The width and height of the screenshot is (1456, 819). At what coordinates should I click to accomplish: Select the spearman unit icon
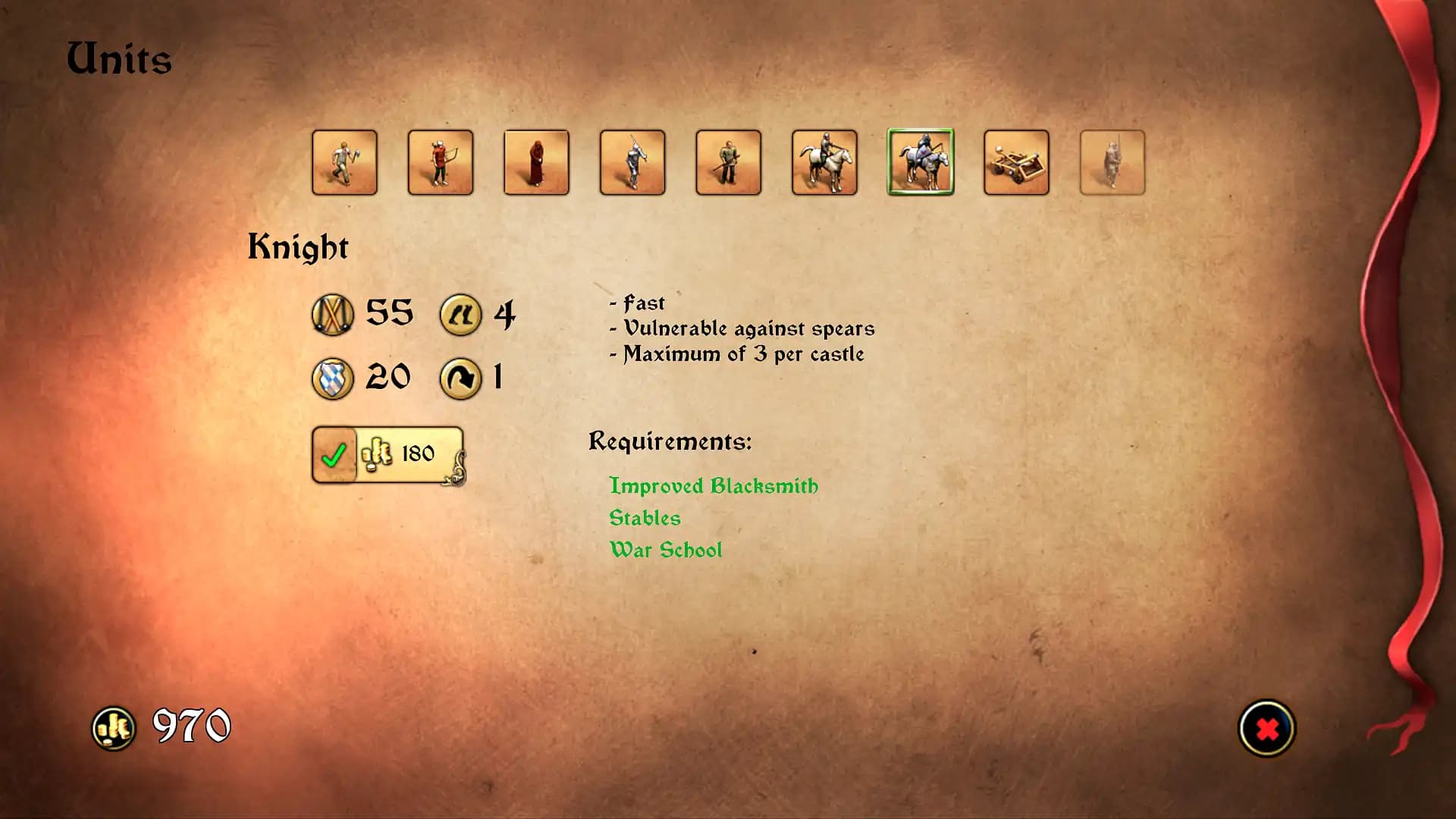[632, 163]
